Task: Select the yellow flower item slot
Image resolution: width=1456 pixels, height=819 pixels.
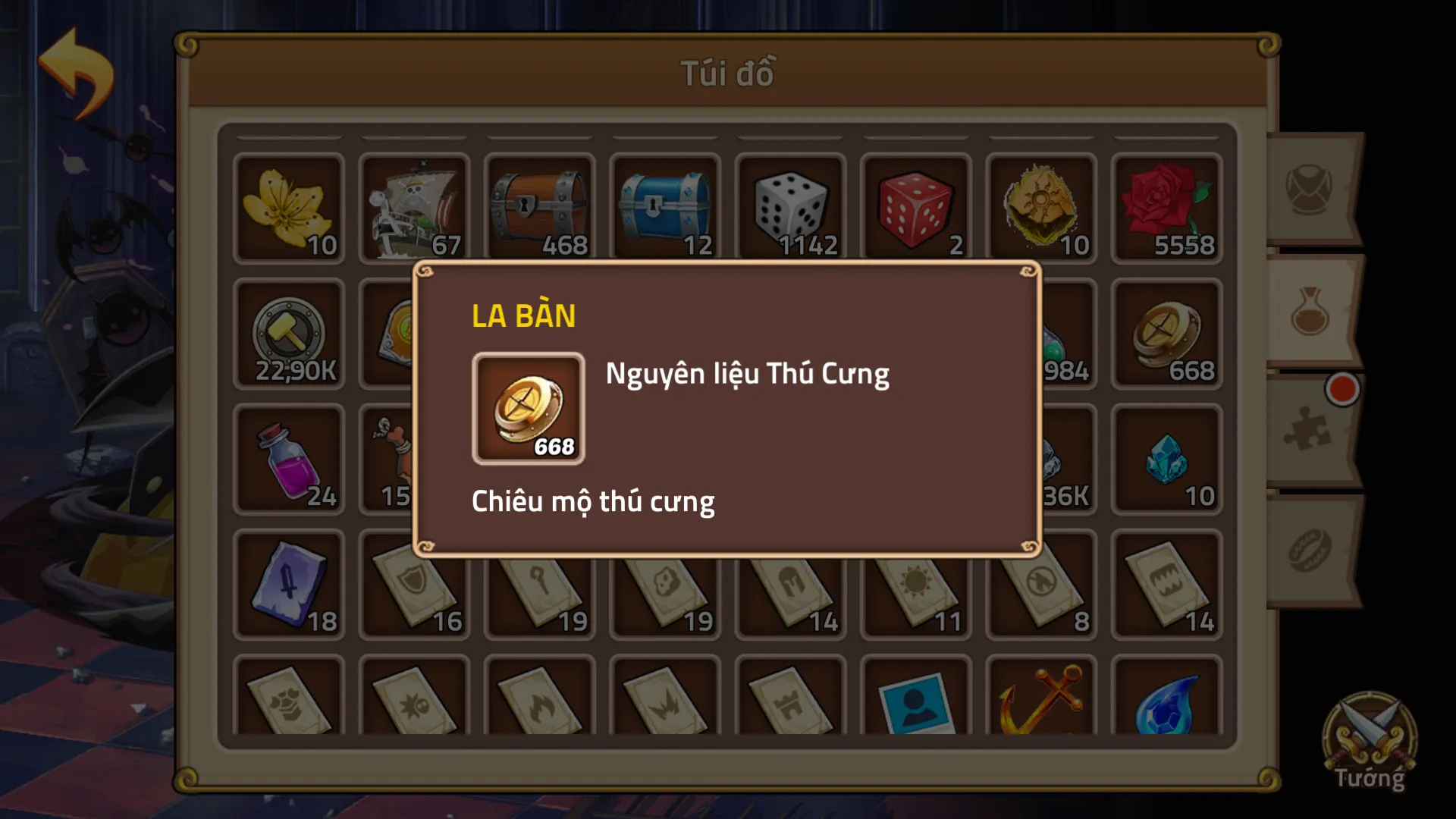Action: (288, 209)
